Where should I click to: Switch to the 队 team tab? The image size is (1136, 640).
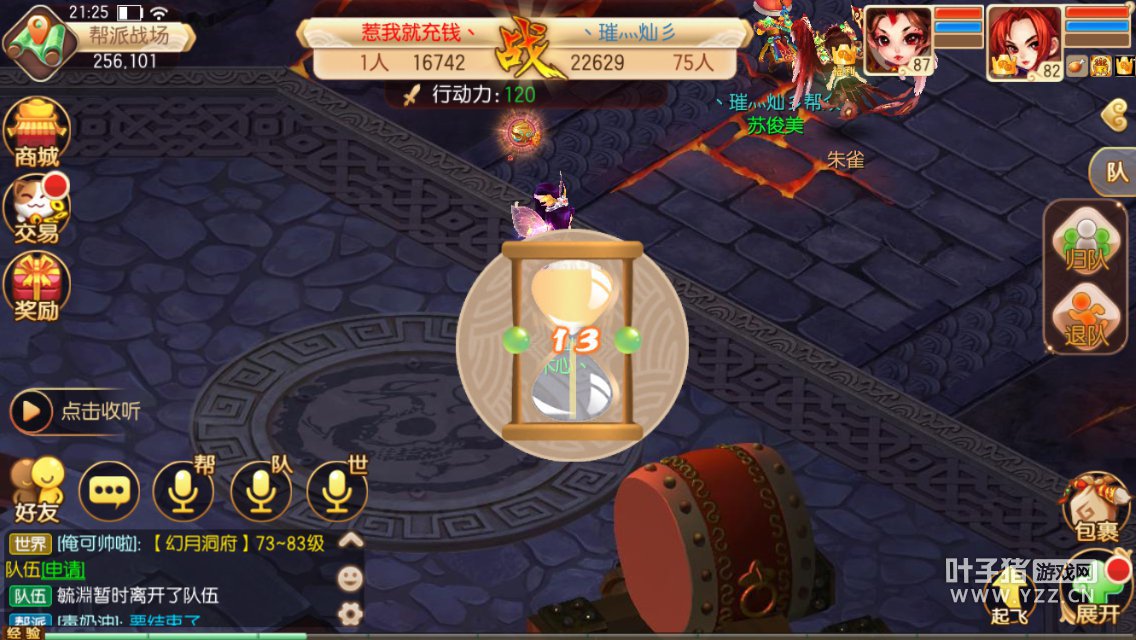(x=1115, y=172)
